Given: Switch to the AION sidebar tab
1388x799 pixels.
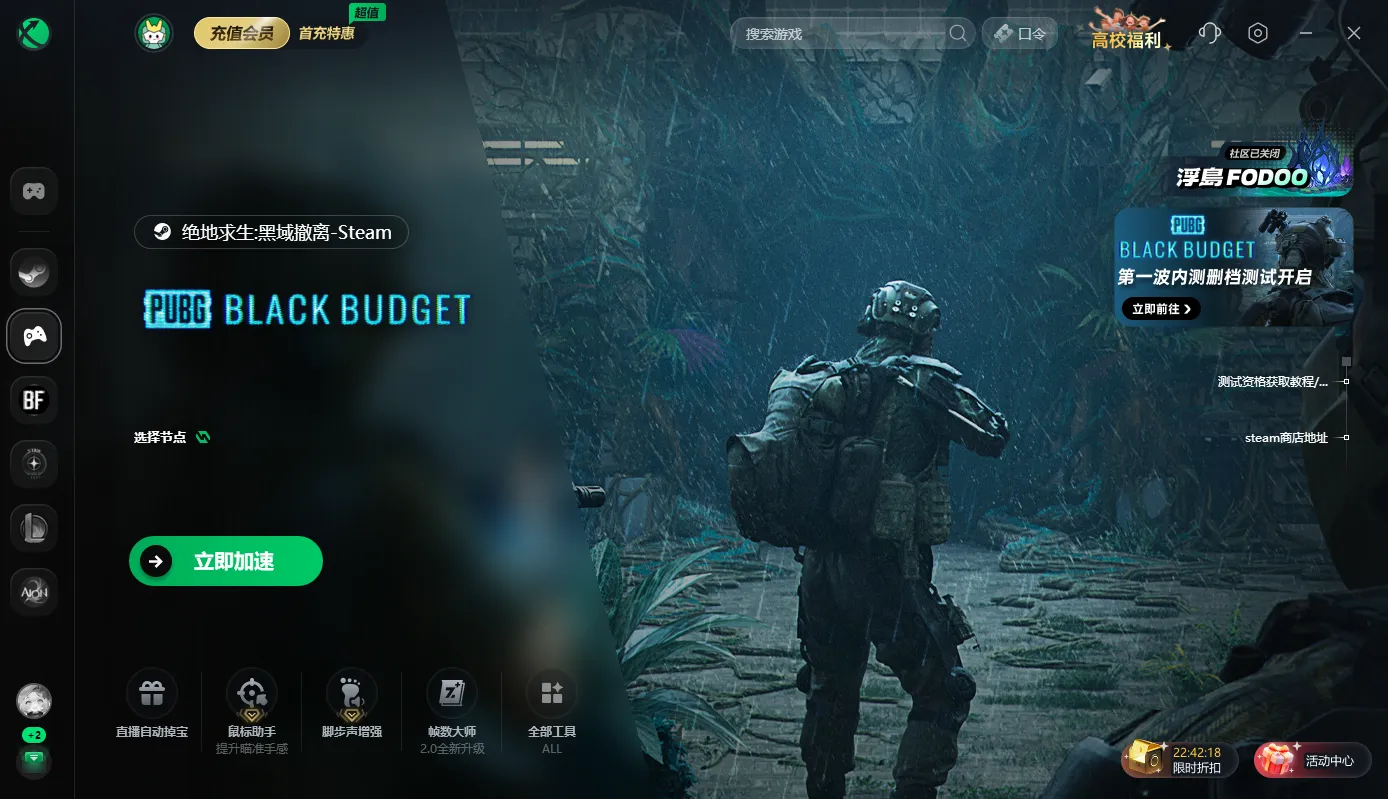Looking at the screenshot, I should pos(34,592).
